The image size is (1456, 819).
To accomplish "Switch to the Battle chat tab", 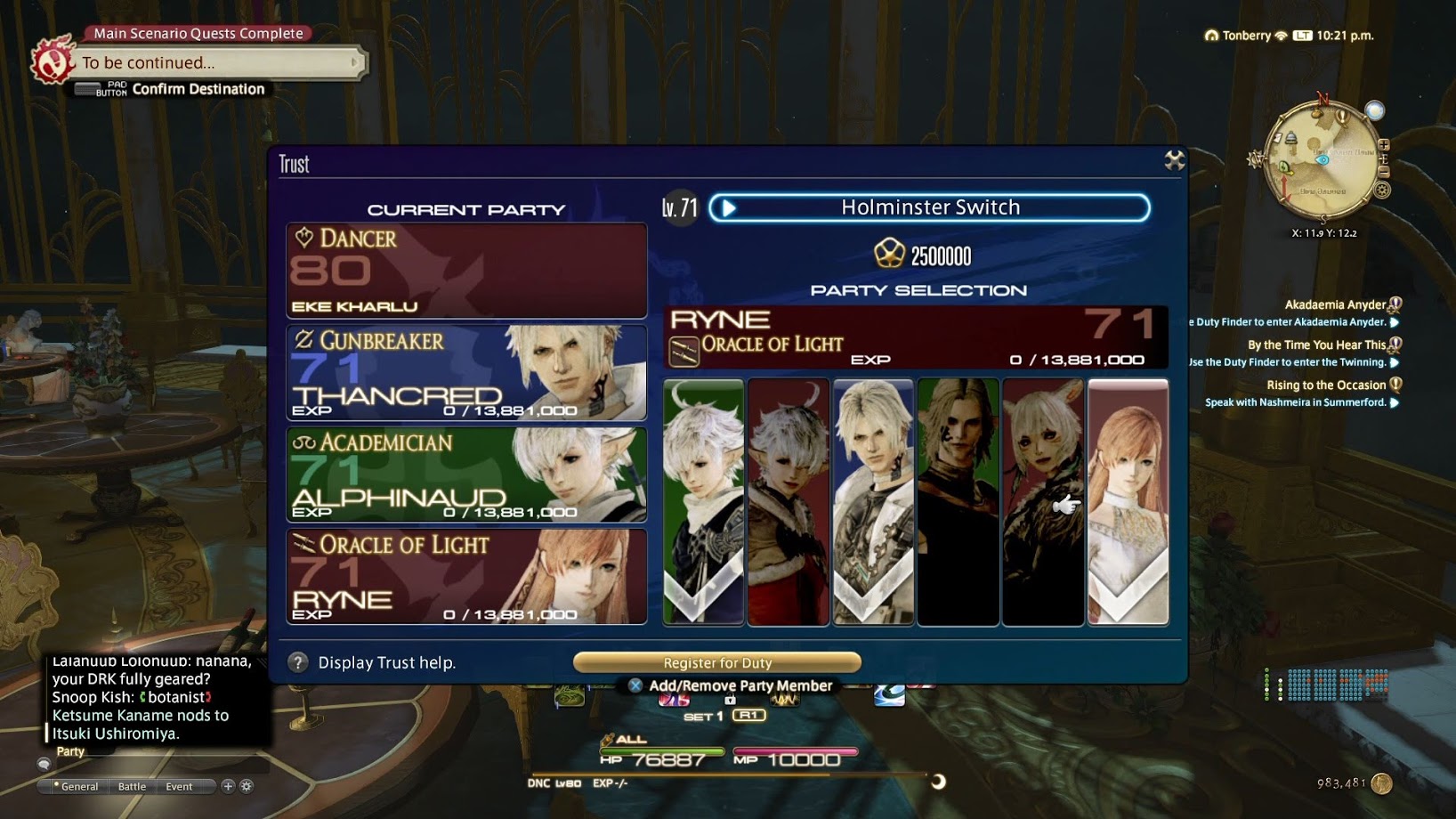I will point(132,787).
